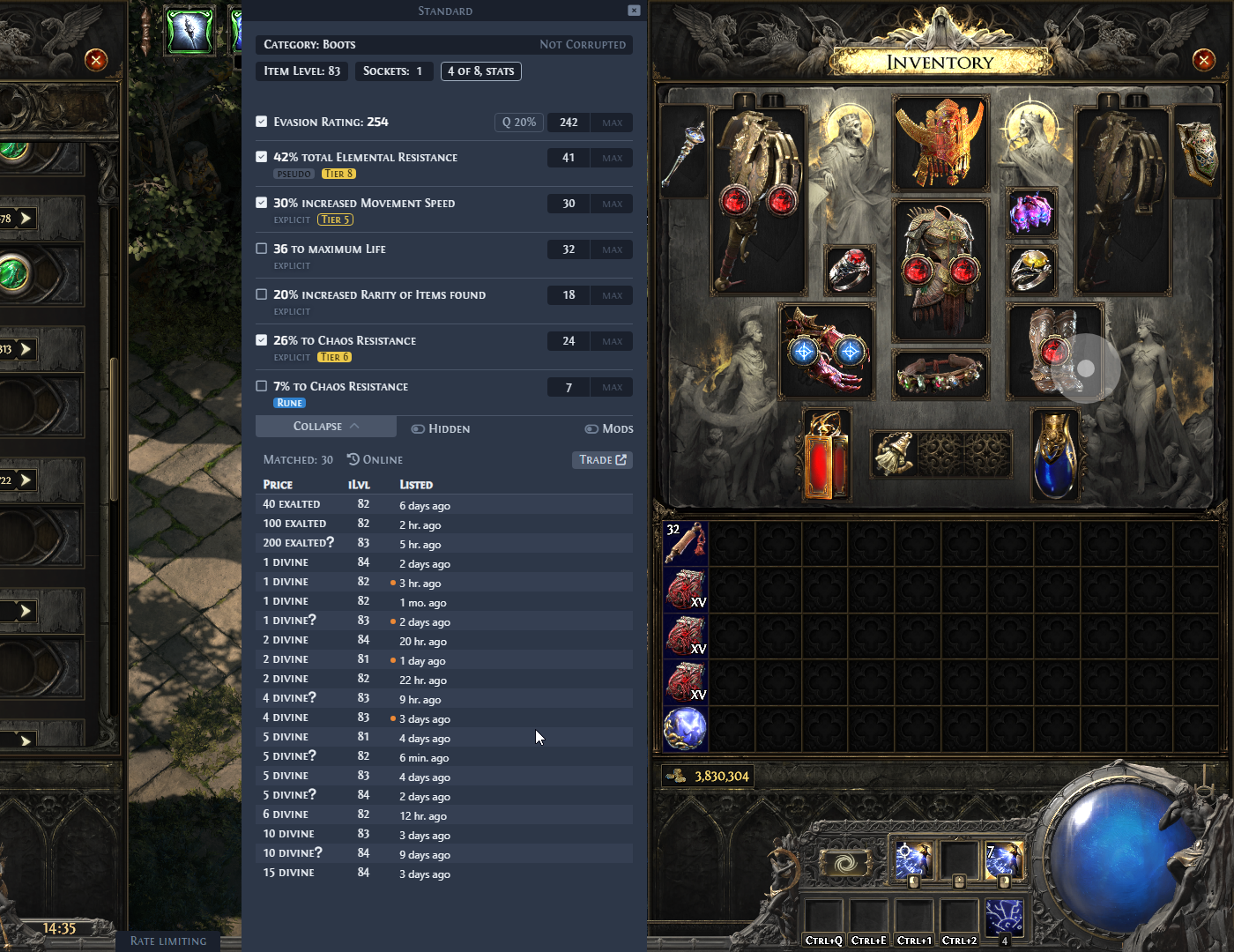Uncheck the 30% increased Movement Speed filter
The width and height of the screenshot is (1234, 952).
click(x=261, y=202)
